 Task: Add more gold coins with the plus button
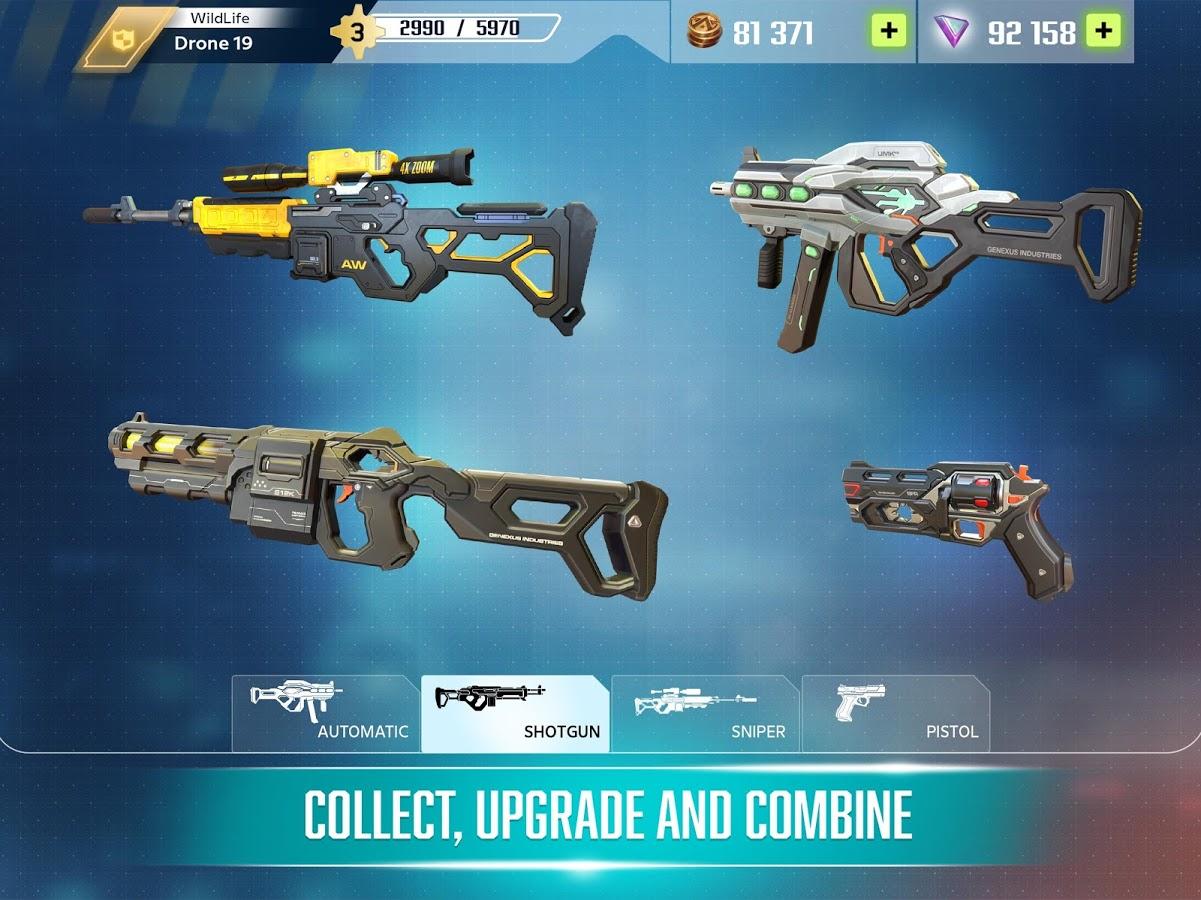point(888,31)
